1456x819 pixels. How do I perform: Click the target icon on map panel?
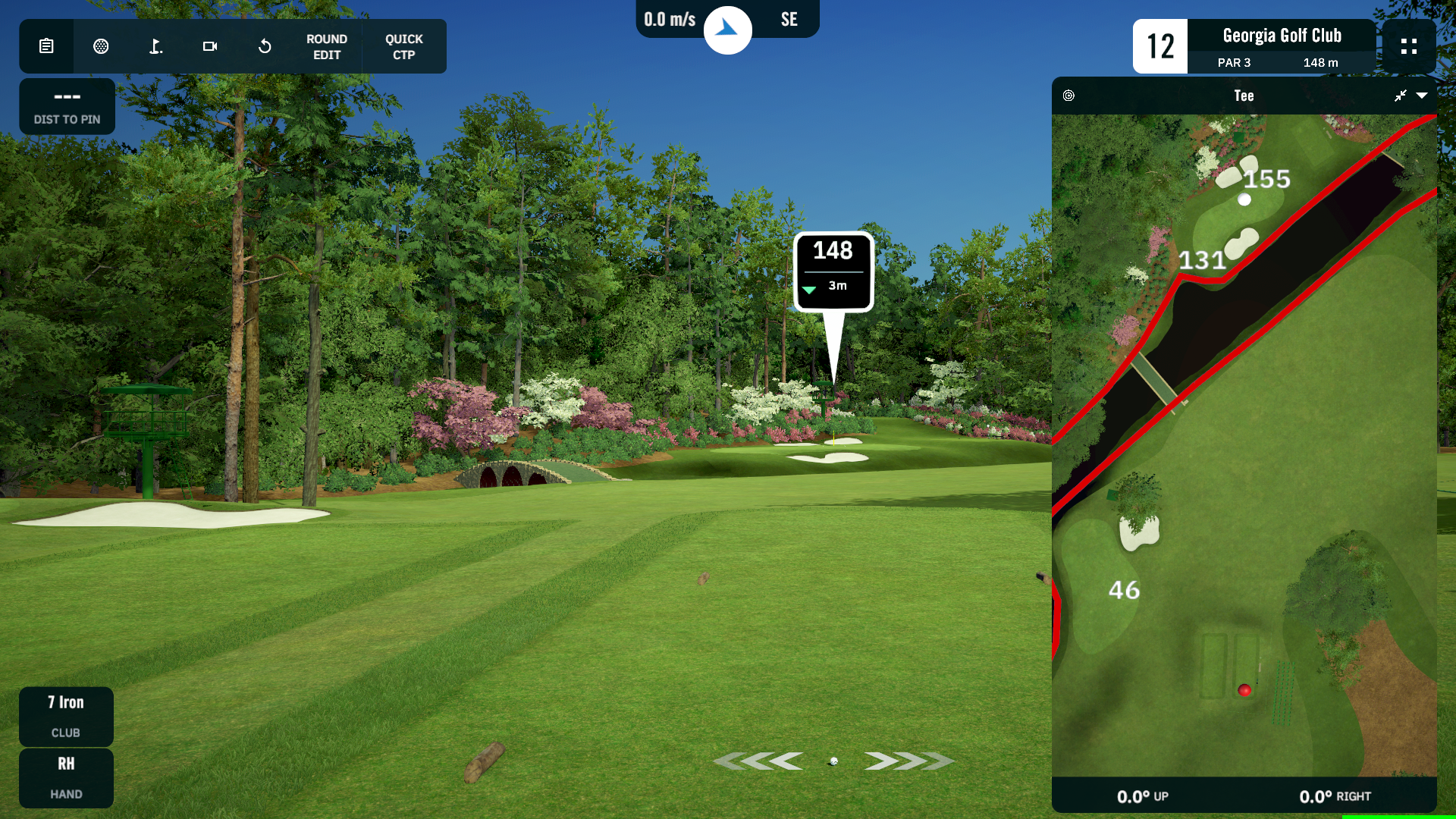[1068, 96]
